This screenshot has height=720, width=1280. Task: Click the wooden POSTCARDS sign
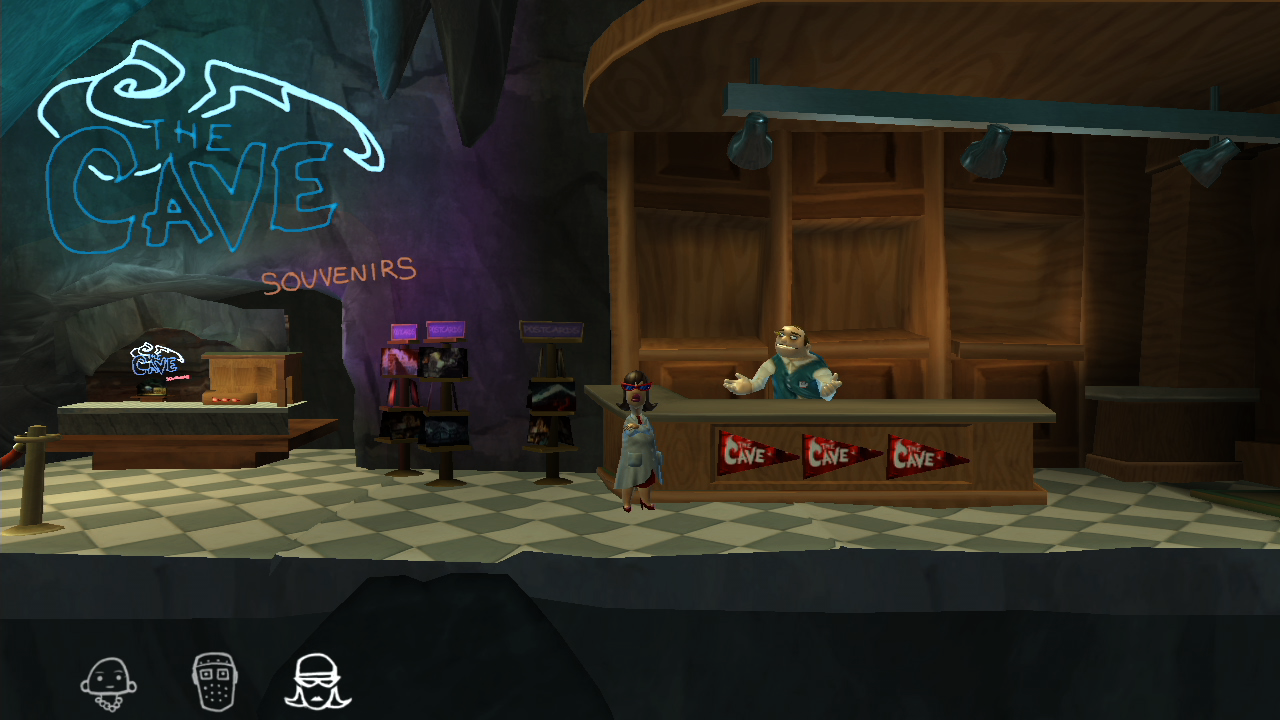coord(550,330)
